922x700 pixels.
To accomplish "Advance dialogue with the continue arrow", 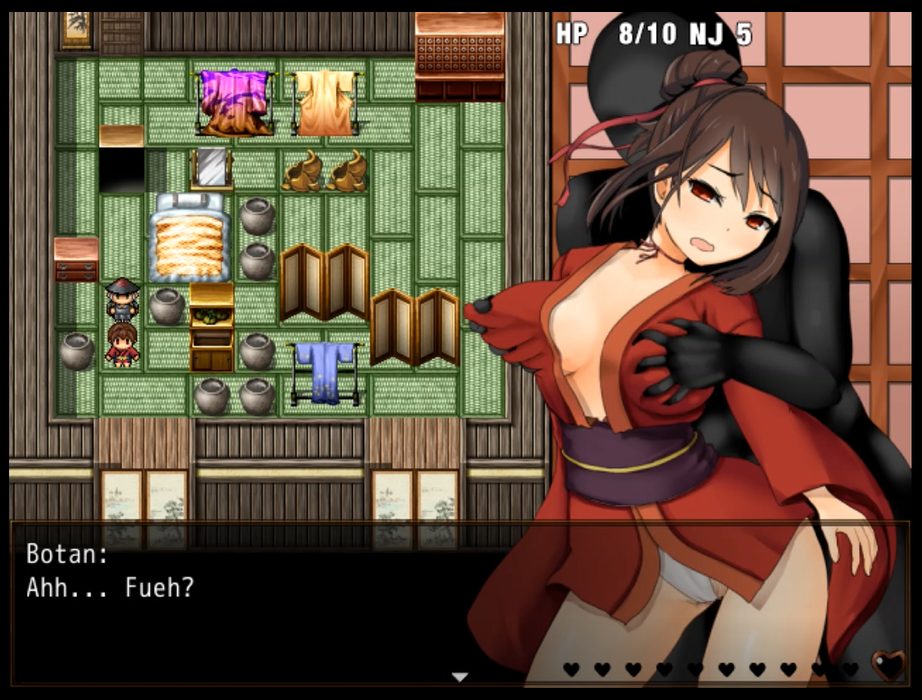I will [x=460, y=677].
